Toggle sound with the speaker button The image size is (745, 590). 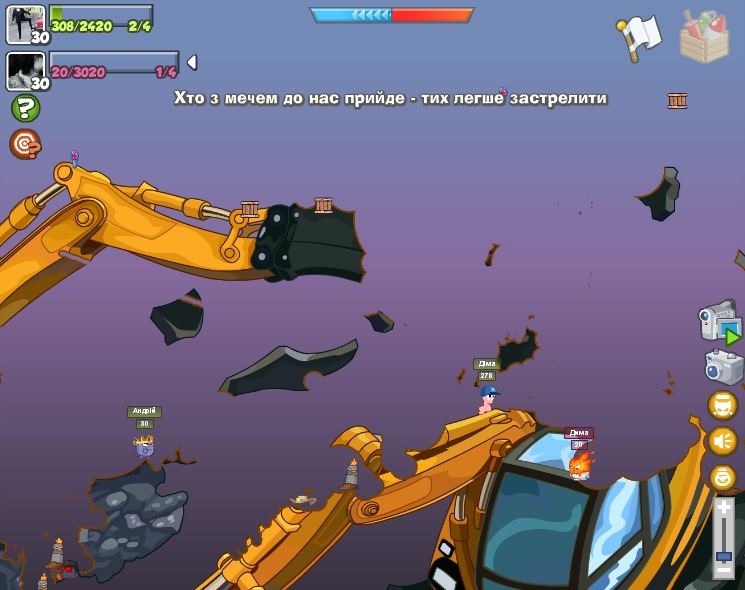coord(722,441)
